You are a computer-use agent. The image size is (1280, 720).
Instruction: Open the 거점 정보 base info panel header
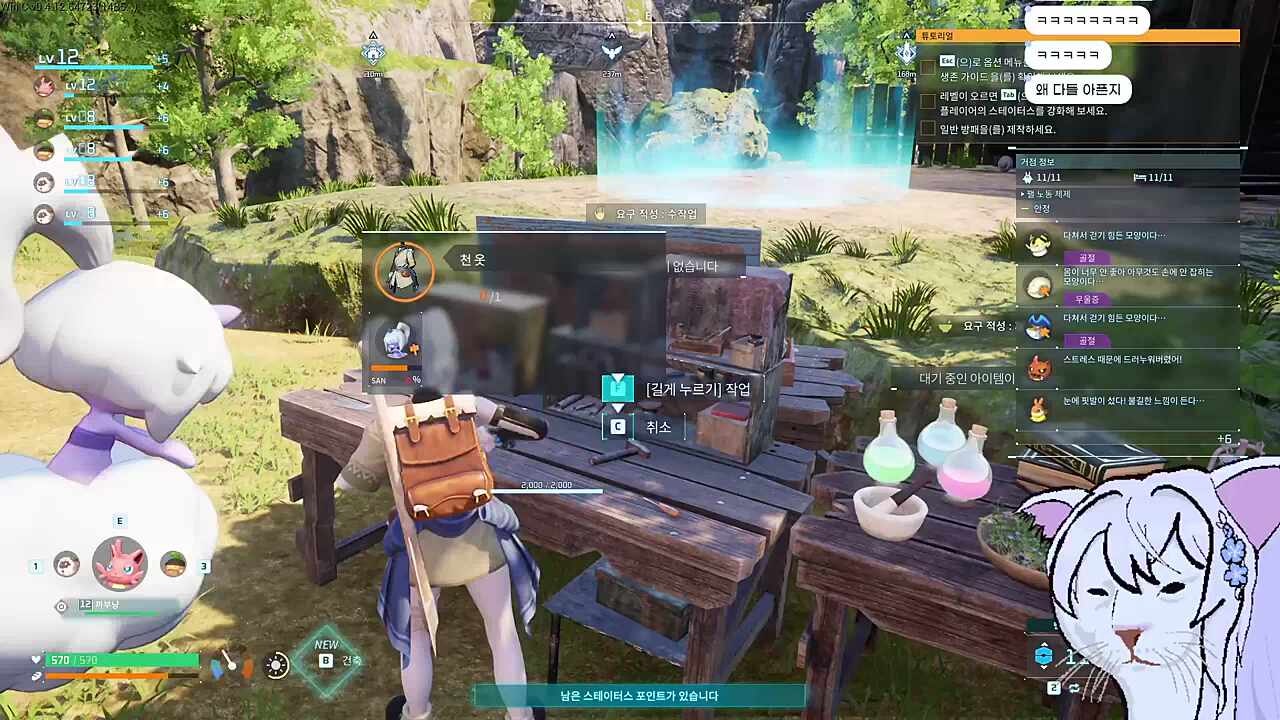[1128, 162]
